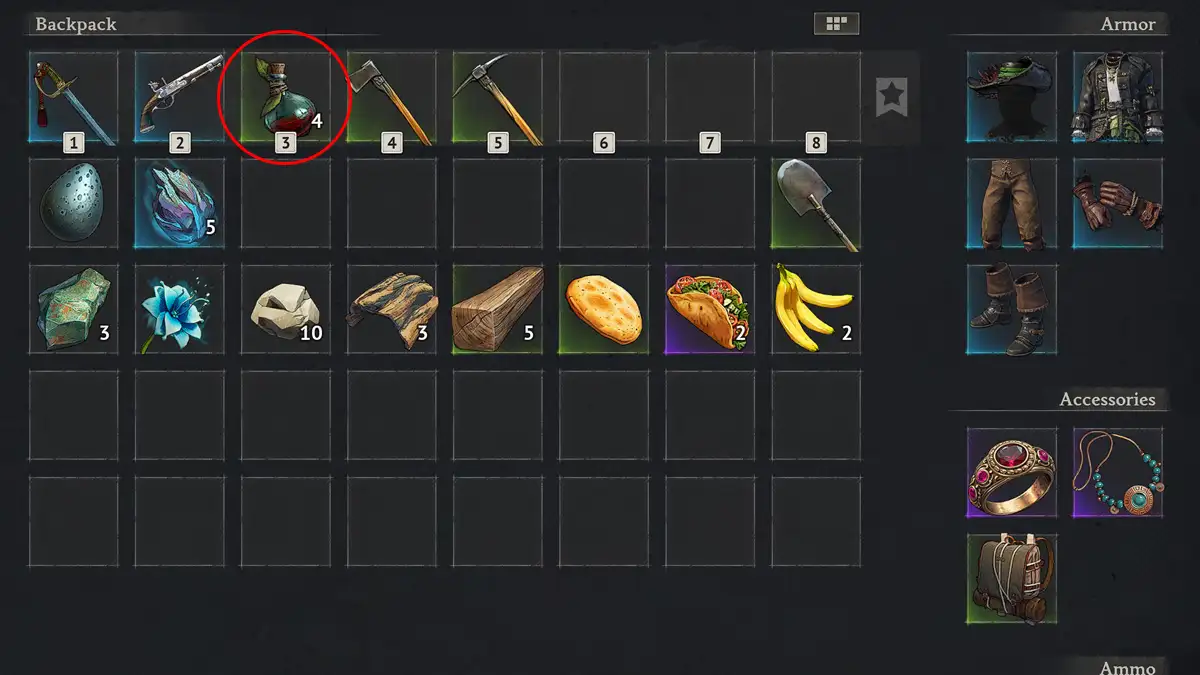Viewport: 1200px width, 675px height.
Task: Pick the pickaxe hotbar slot
Action: coord(497,97)
